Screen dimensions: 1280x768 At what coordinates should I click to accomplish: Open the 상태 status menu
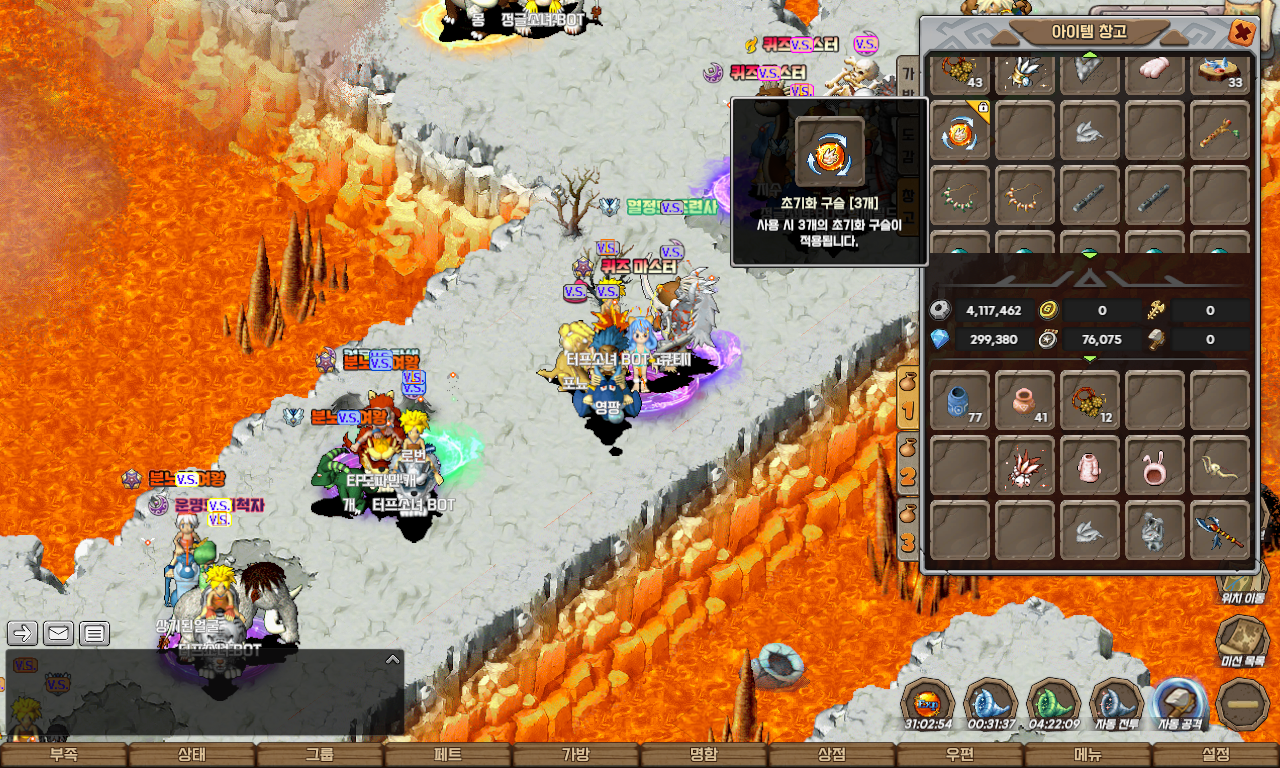click(192, 755)
